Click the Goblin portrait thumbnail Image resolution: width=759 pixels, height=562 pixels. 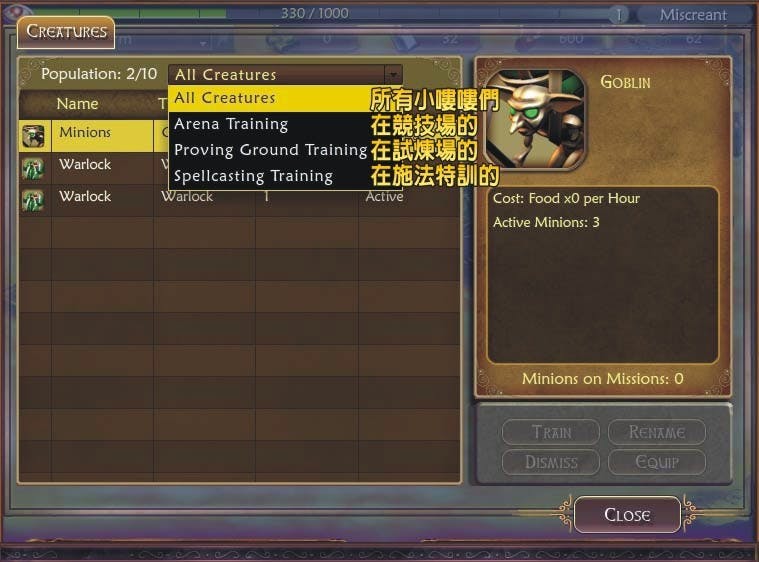tap(534, 116)
